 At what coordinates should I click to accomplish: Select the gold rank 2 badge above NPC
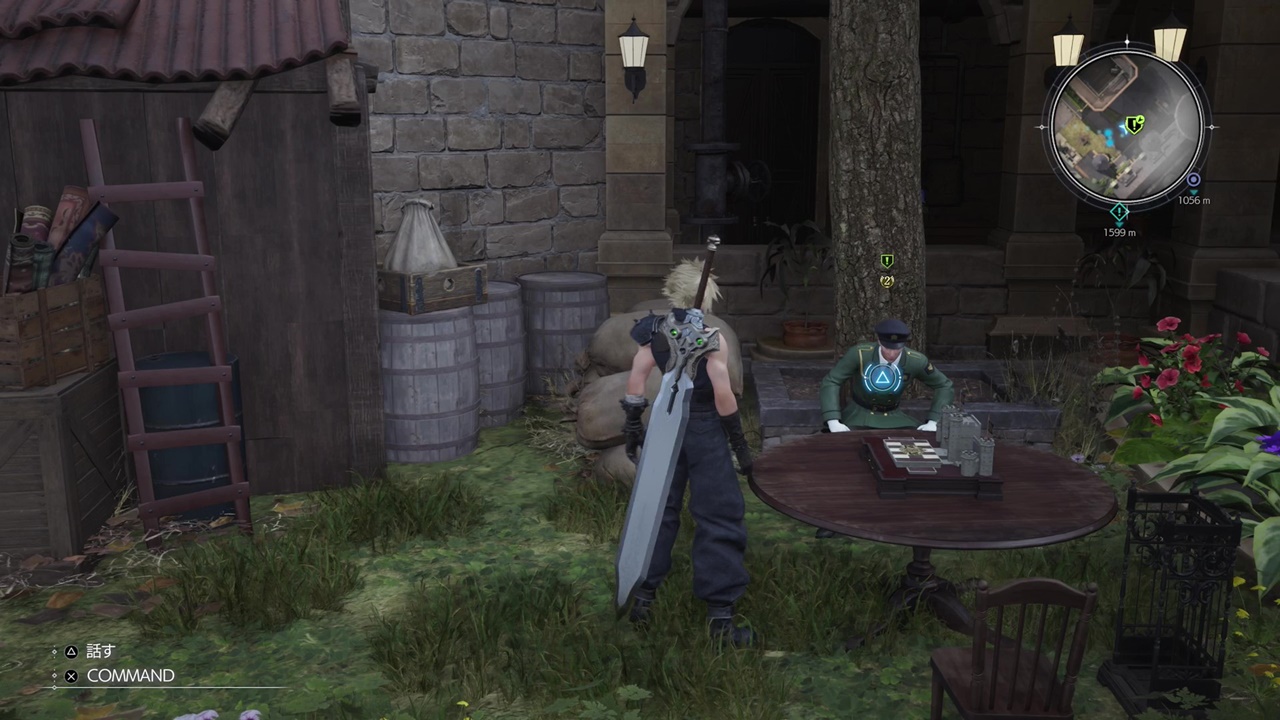coord(886,282)
